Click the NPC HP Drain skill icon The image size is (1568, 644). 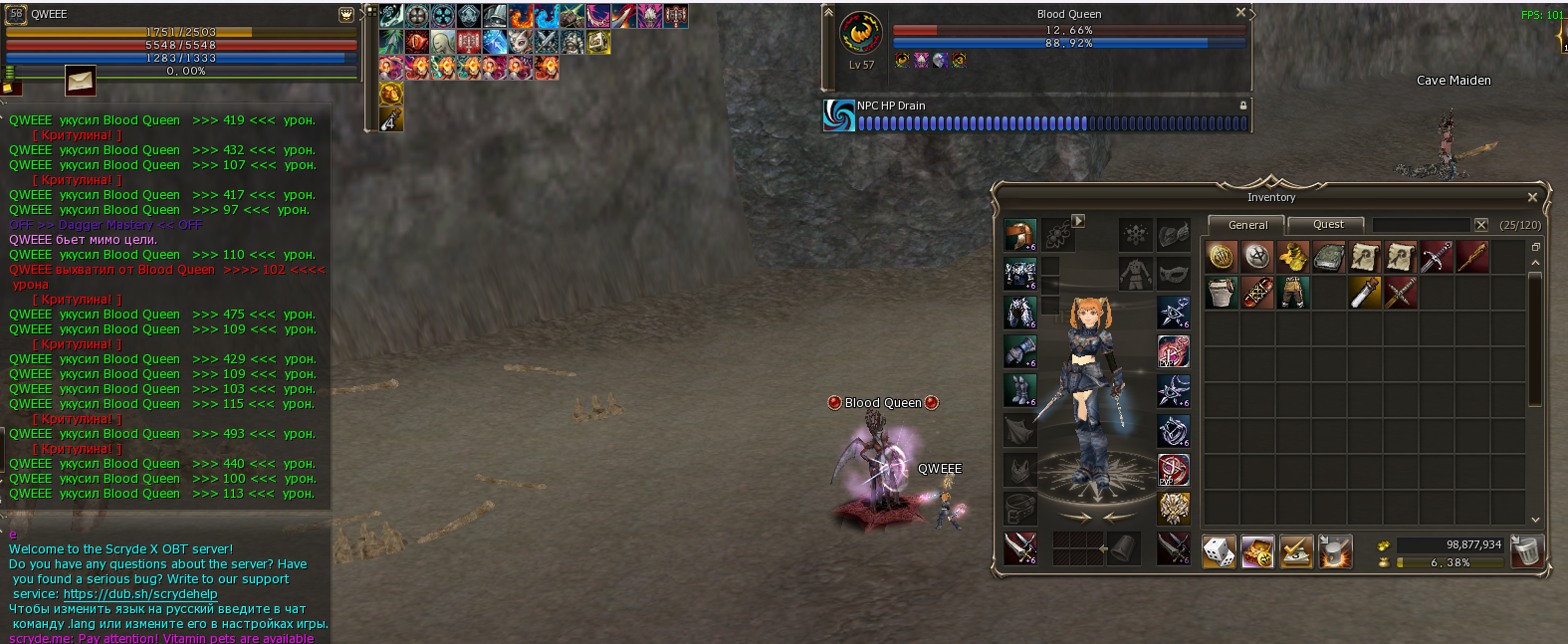(x=839, y=115)
